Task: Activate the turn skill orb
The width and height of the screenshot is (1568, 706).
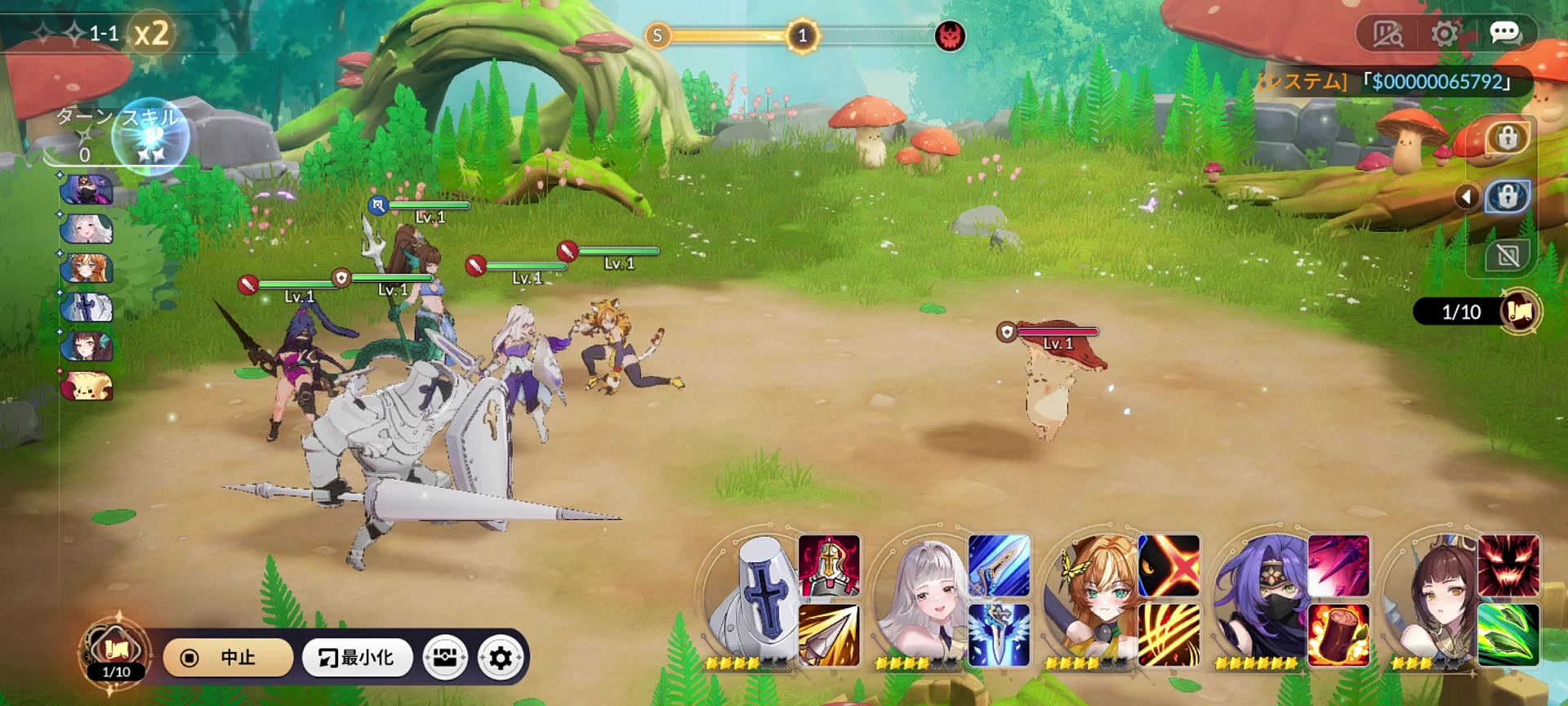Action: [x=150, y=136]
